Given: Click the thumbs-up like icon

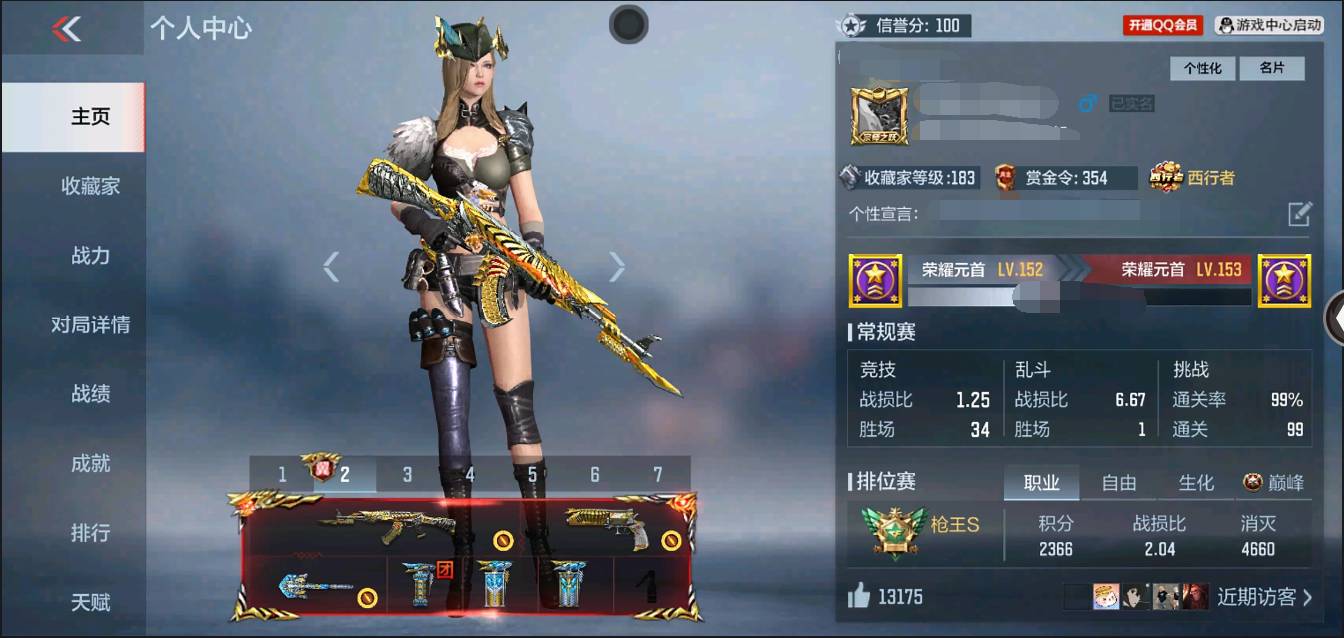Looking at the screenshot, I should pos(859,597).
